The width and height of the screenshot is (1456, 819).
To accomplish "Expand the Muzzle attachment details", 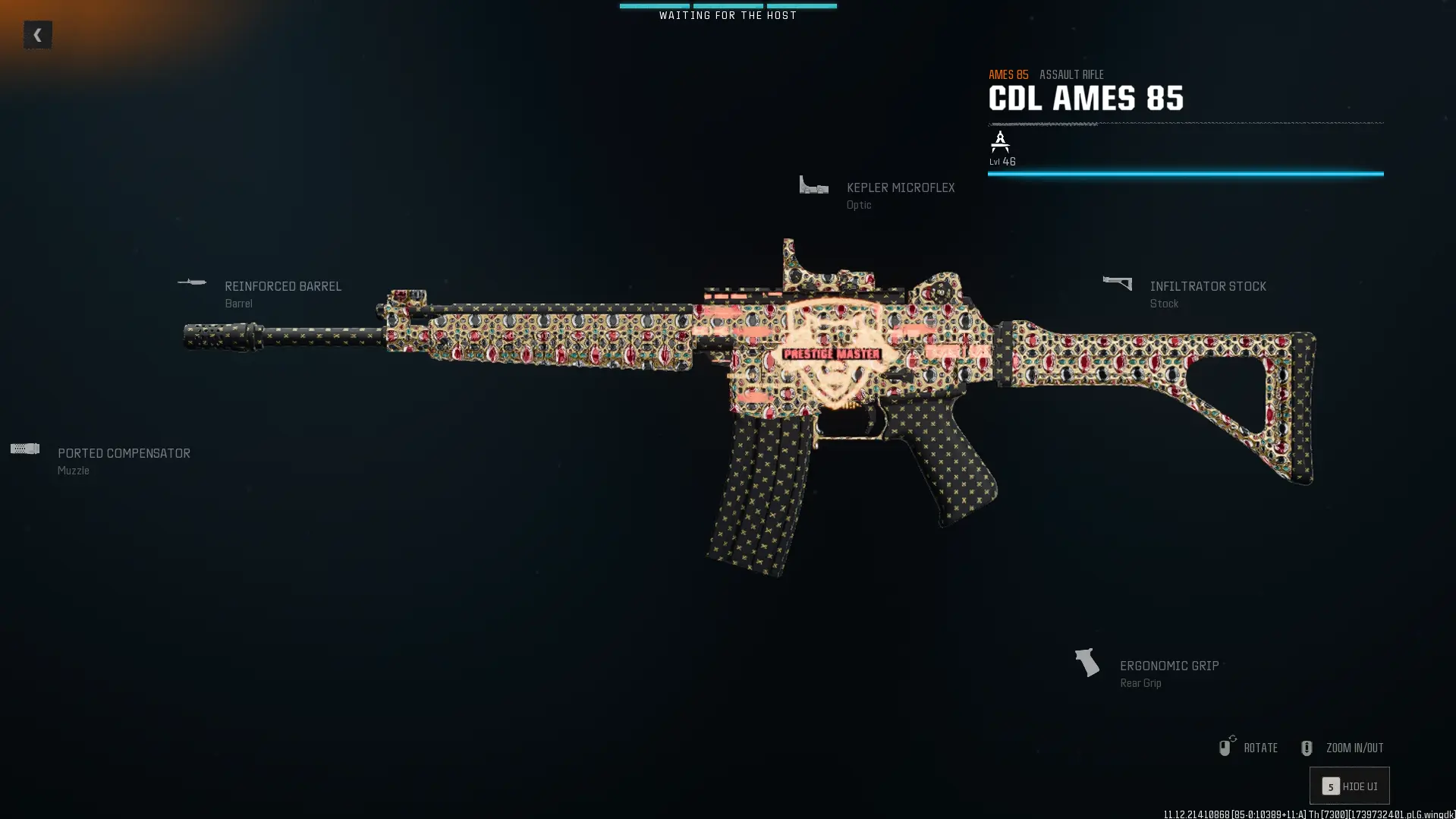I will (x=73, y=470).
